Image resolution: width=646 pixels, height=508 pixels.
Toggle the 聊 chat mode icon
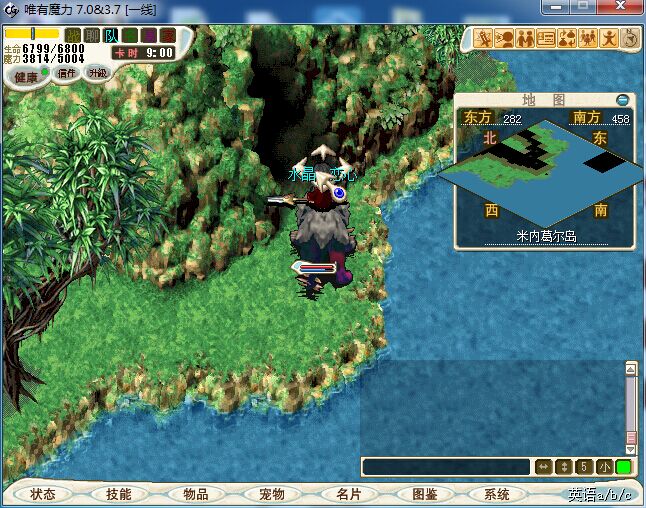tap(92, 36)
